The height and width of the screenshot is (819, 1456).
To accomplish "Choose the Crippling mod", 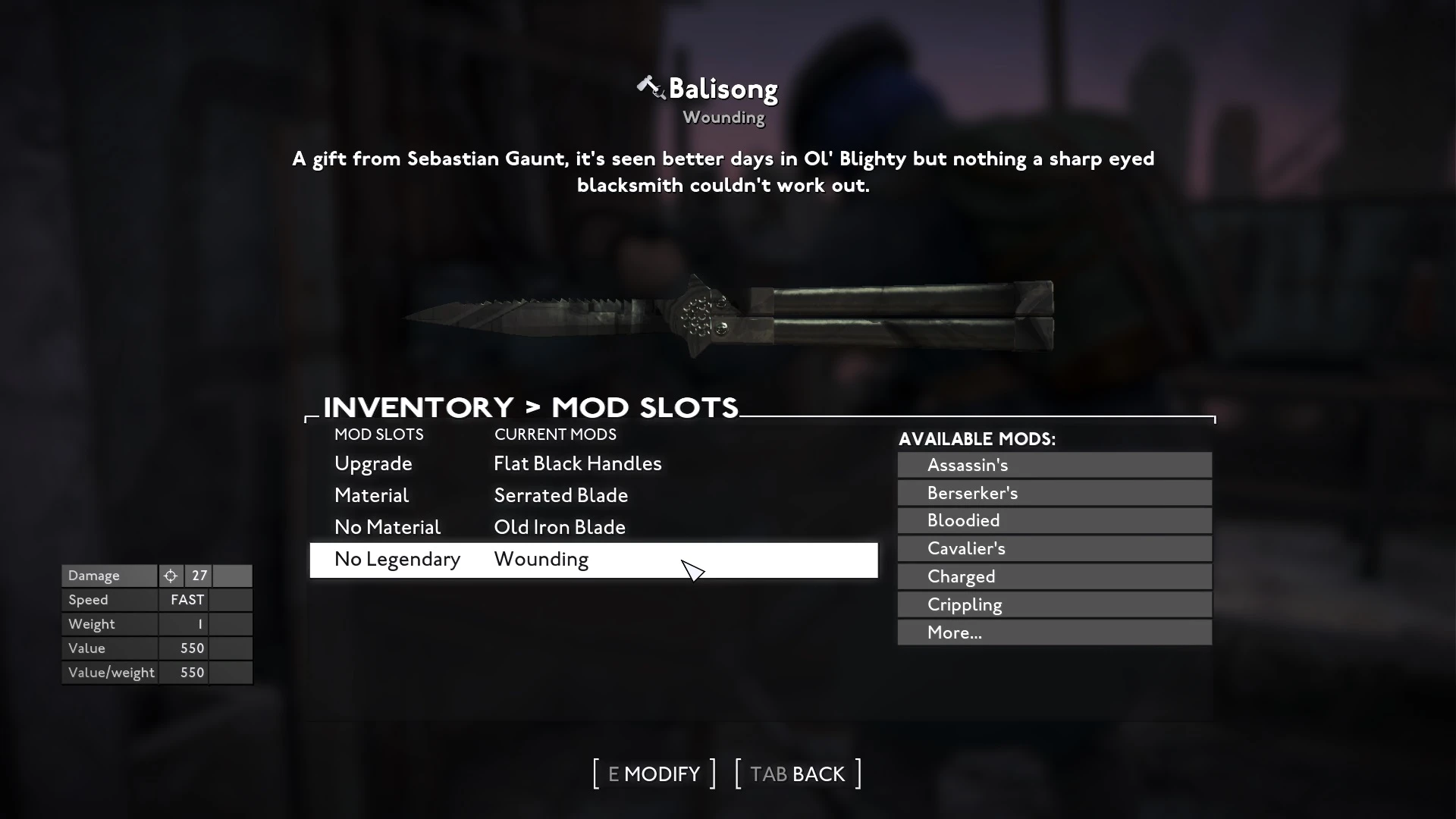I will click(x=1054, y=604).
